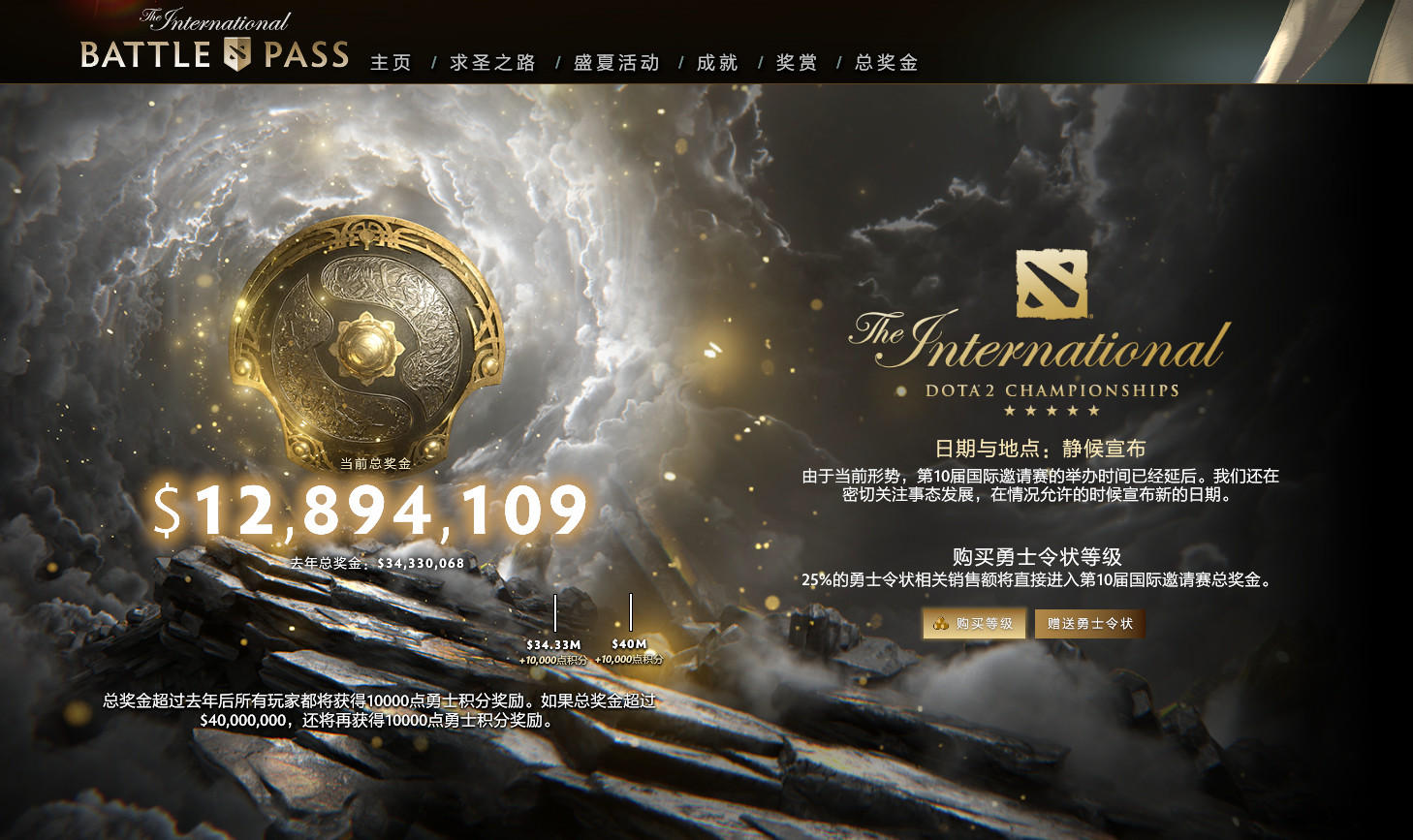Switch to the 总奖金 section
This screenshot has width=1413, height=840.
(885, 62)
